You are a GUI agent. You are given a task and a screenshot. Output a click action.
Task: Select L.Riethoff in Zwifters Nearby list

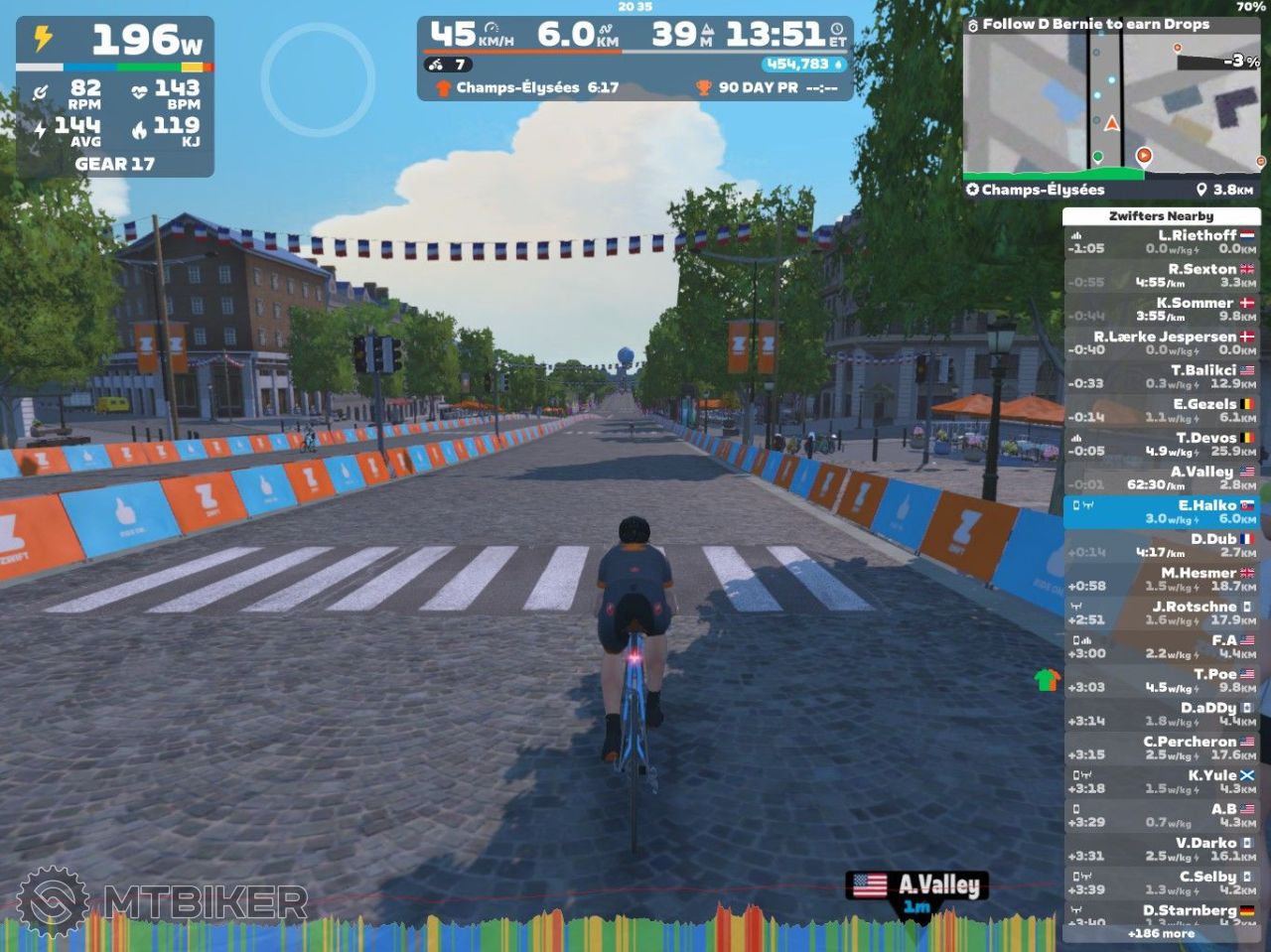point(1161,242)
